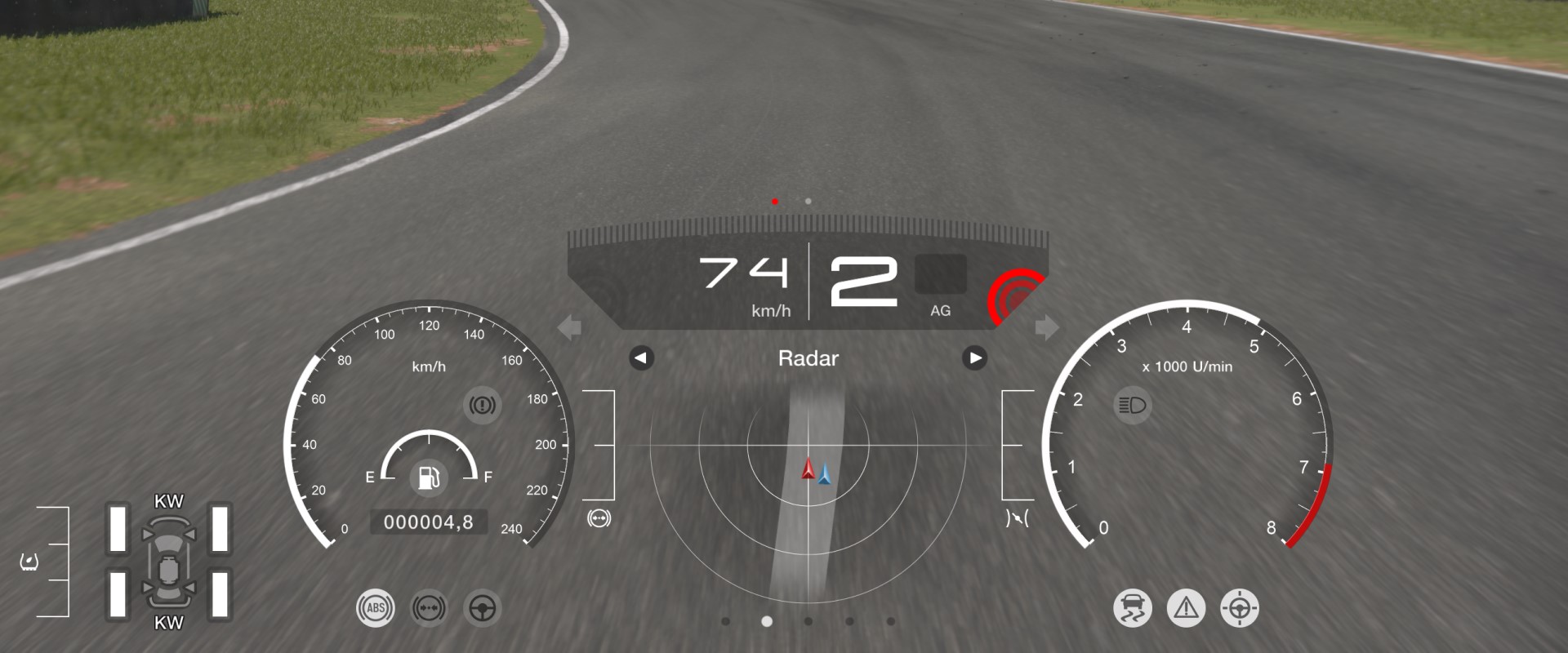Switch to the previous display before Radar
Image resolution: width=1568 pixels, height=653 pixels.
(641, 358)
